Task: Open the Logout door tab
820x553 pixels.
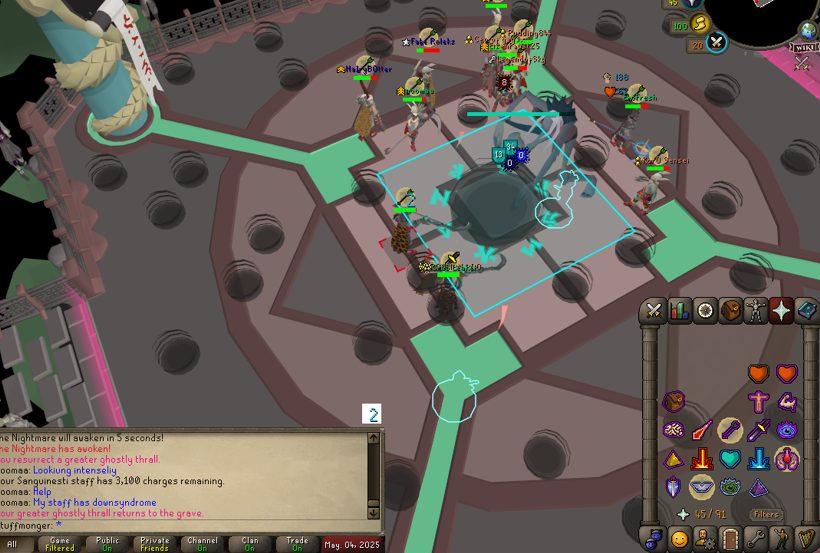Action: coord(731,539)
